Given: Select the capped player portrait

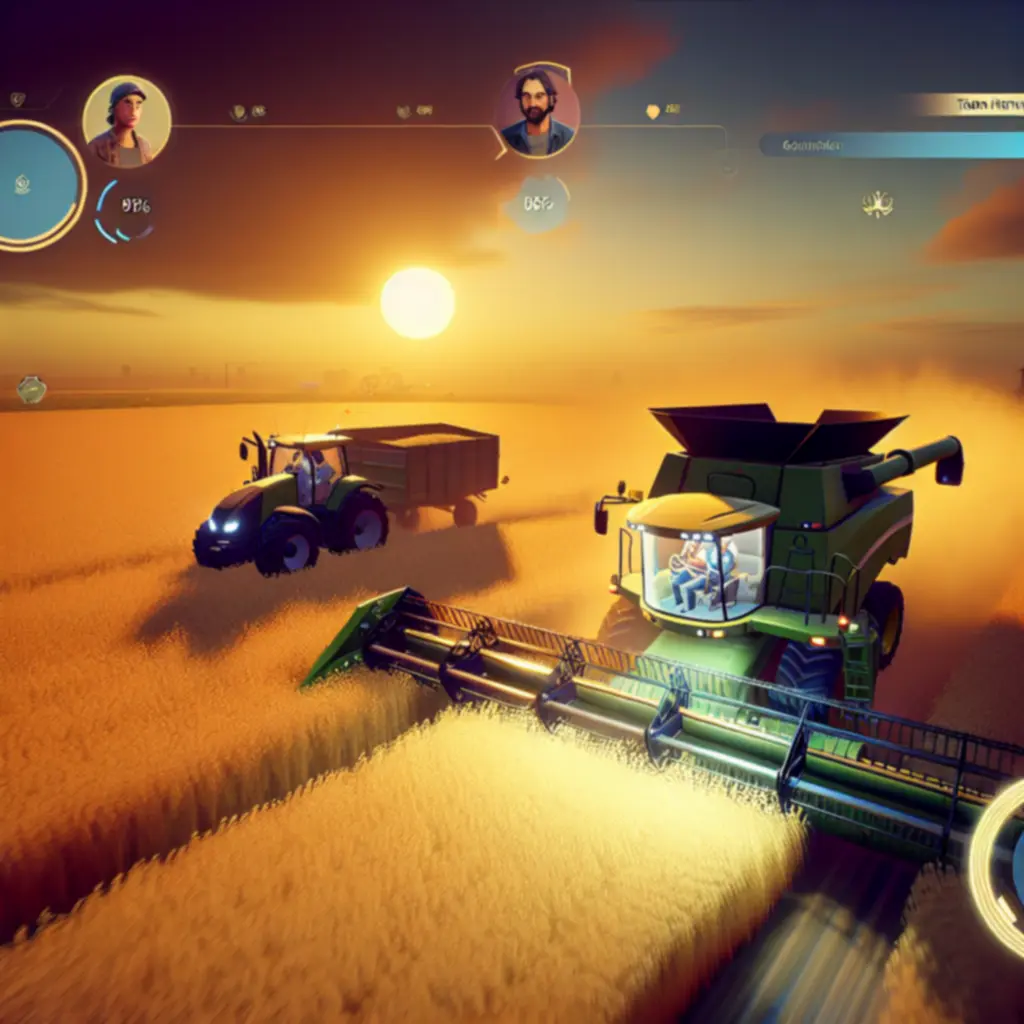Looking at the screenshot, I should coord(126,121).
